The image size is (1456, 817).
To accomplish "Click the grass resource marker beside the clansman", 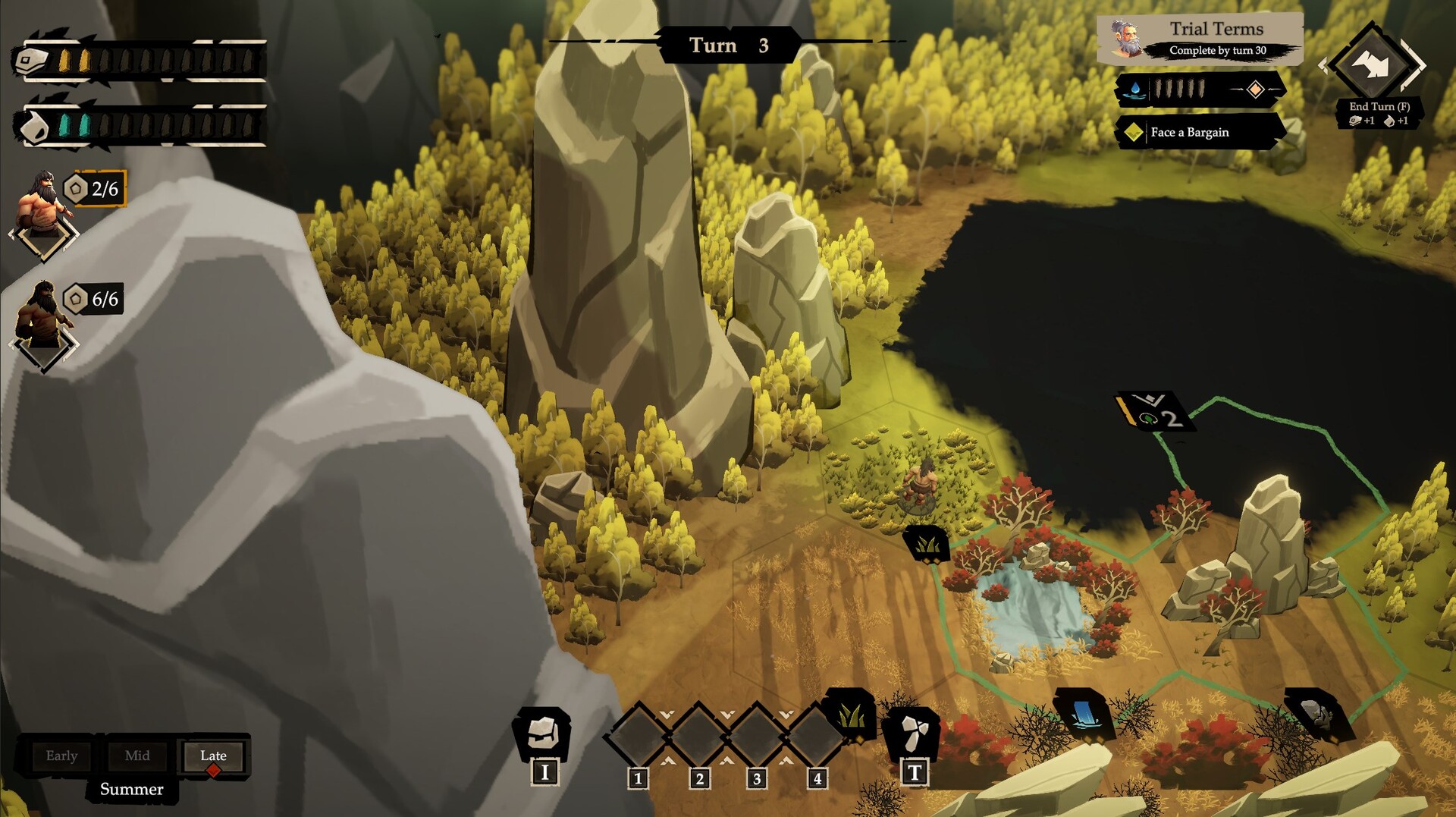I will [x=926, y=543].
